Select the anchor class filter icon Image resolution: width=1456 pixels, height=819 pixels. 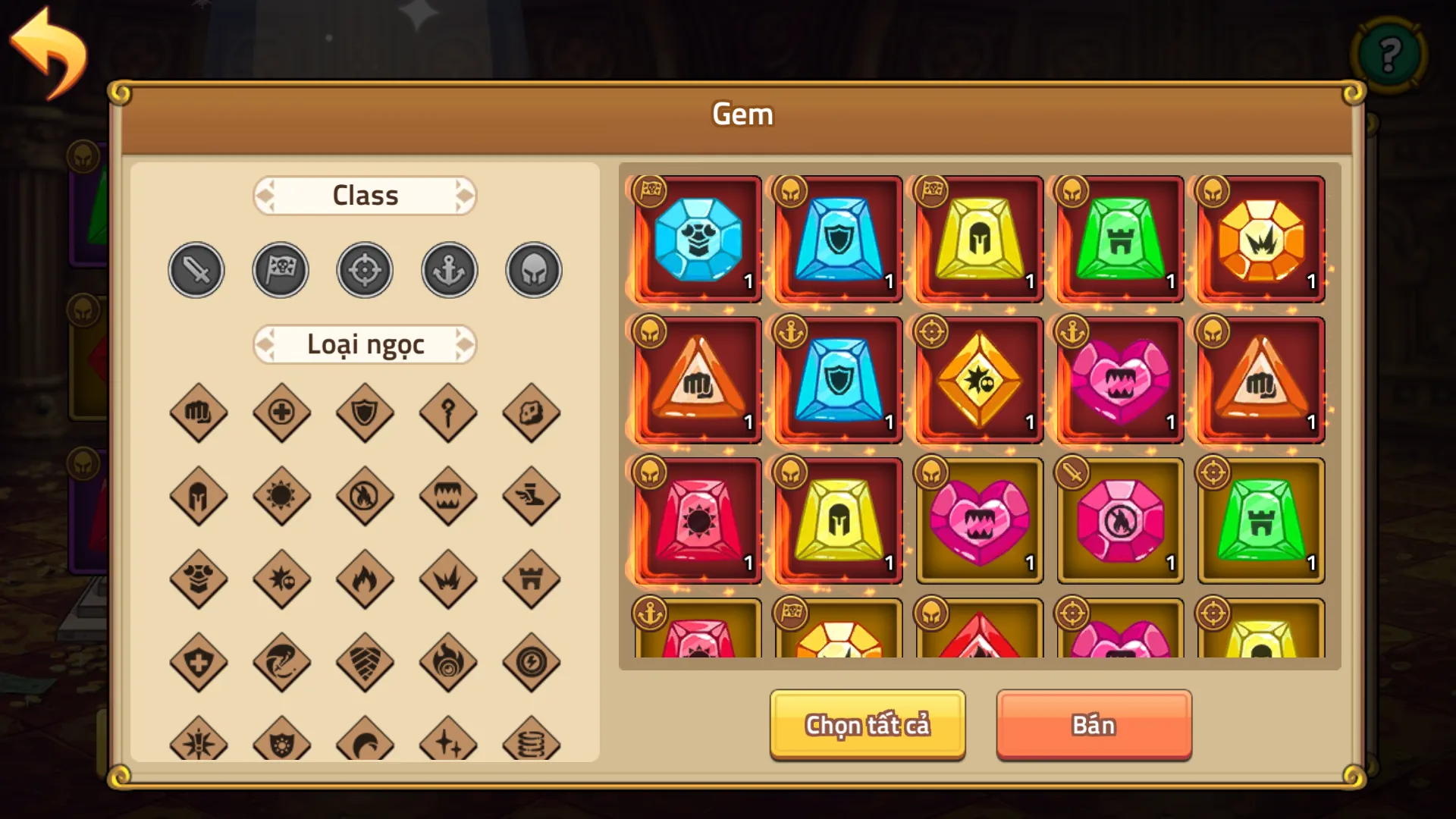click(x=448, y=269)
